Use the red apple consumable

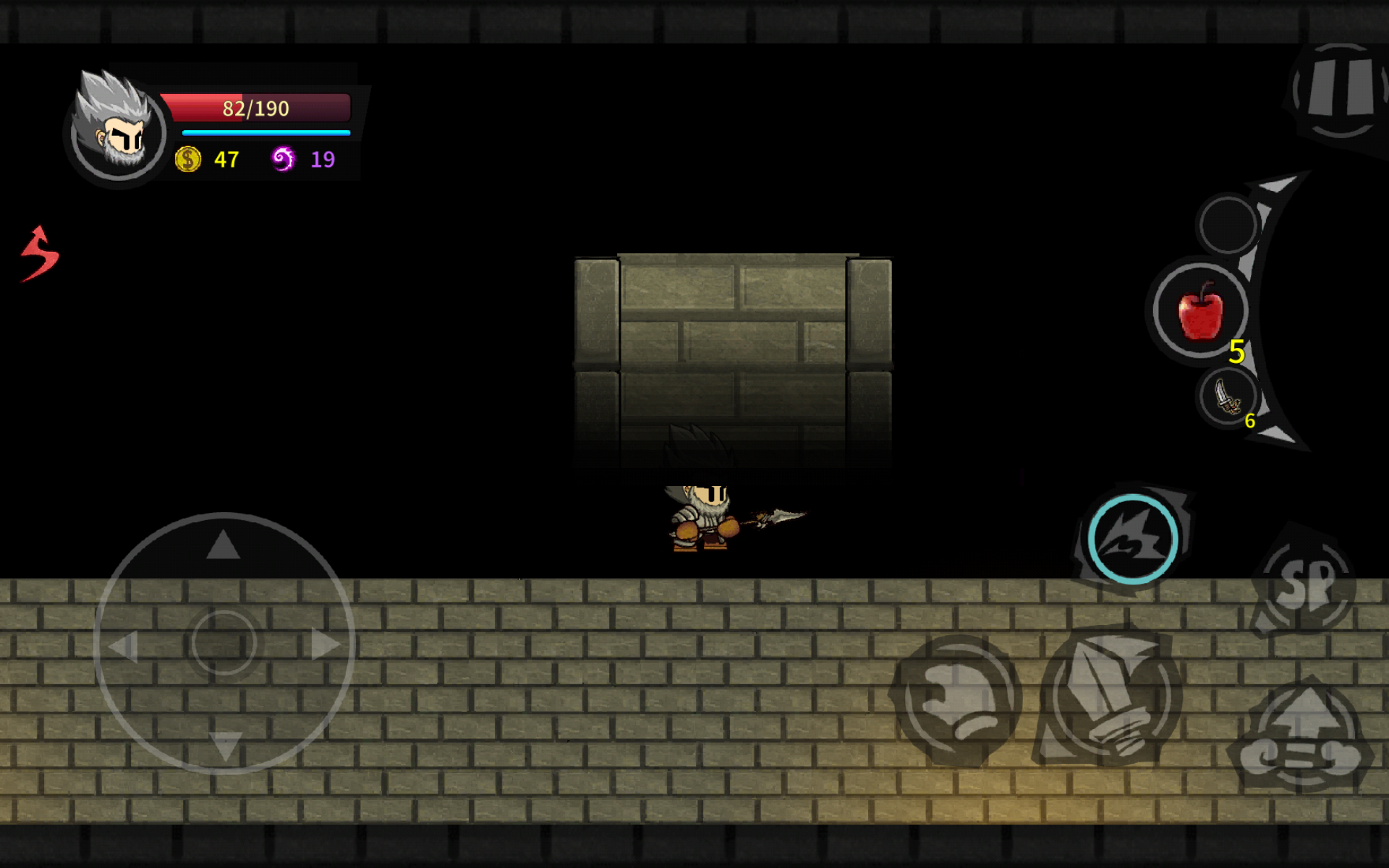(1201, 311)
